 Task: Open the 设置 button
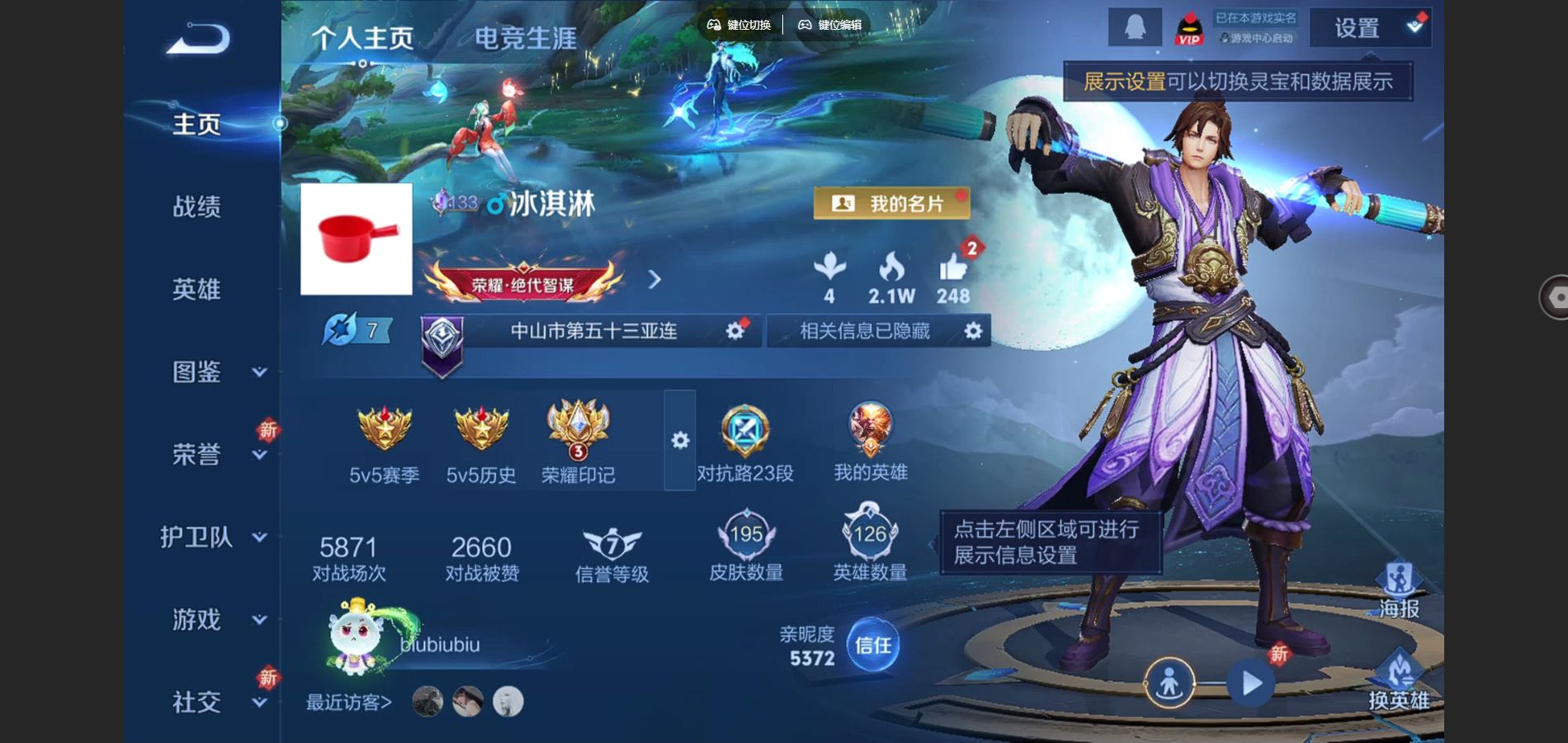tap(1370, 28)
